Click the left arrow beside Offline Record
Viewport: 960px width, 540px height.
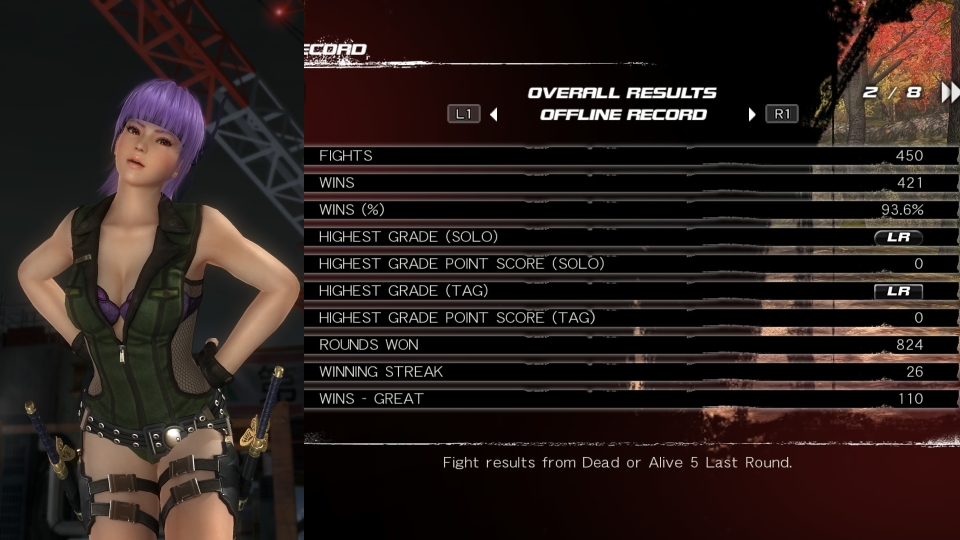point(494,114)
